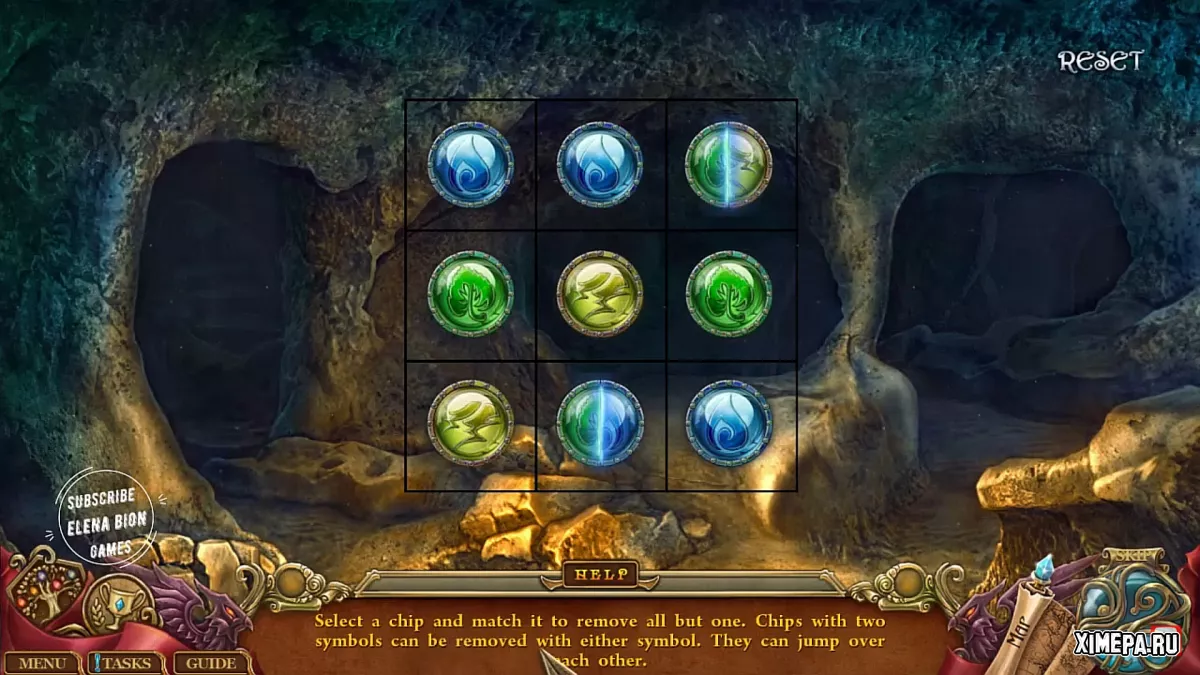
Task: Open the strategy GUIDE
Action: click(x=211, y=663)
